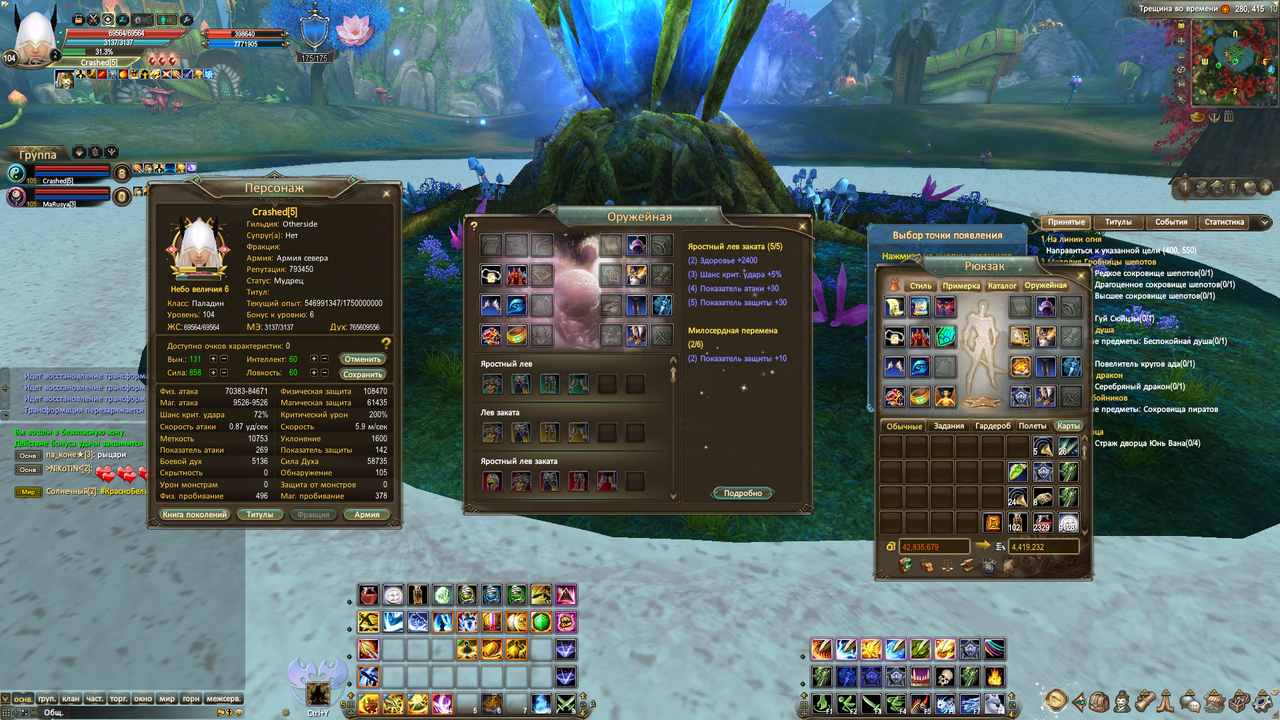Open the Полеты inventory tab
This screenshot has height=720, width=1280.
click(1033, 426)
